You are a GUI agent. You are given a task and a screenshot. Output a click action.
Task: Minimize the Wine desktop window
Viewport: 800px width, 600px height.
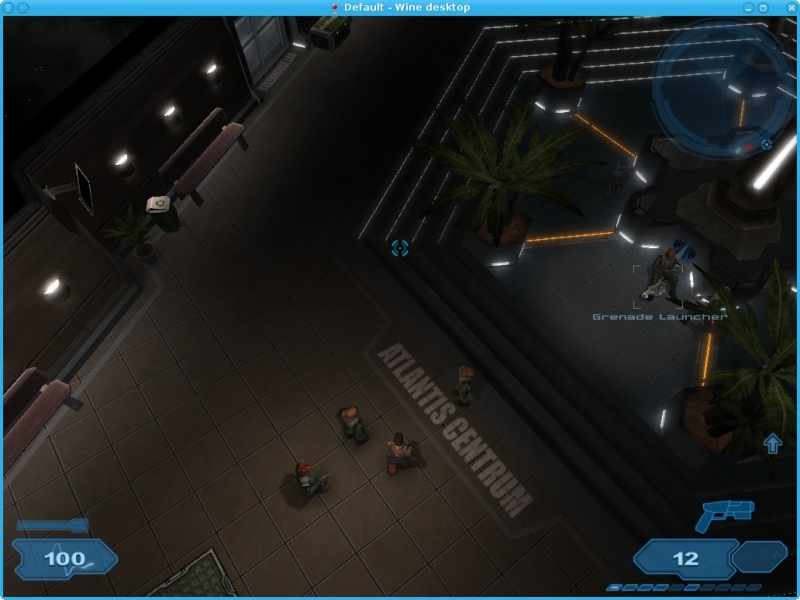click(x=747, y=7)
